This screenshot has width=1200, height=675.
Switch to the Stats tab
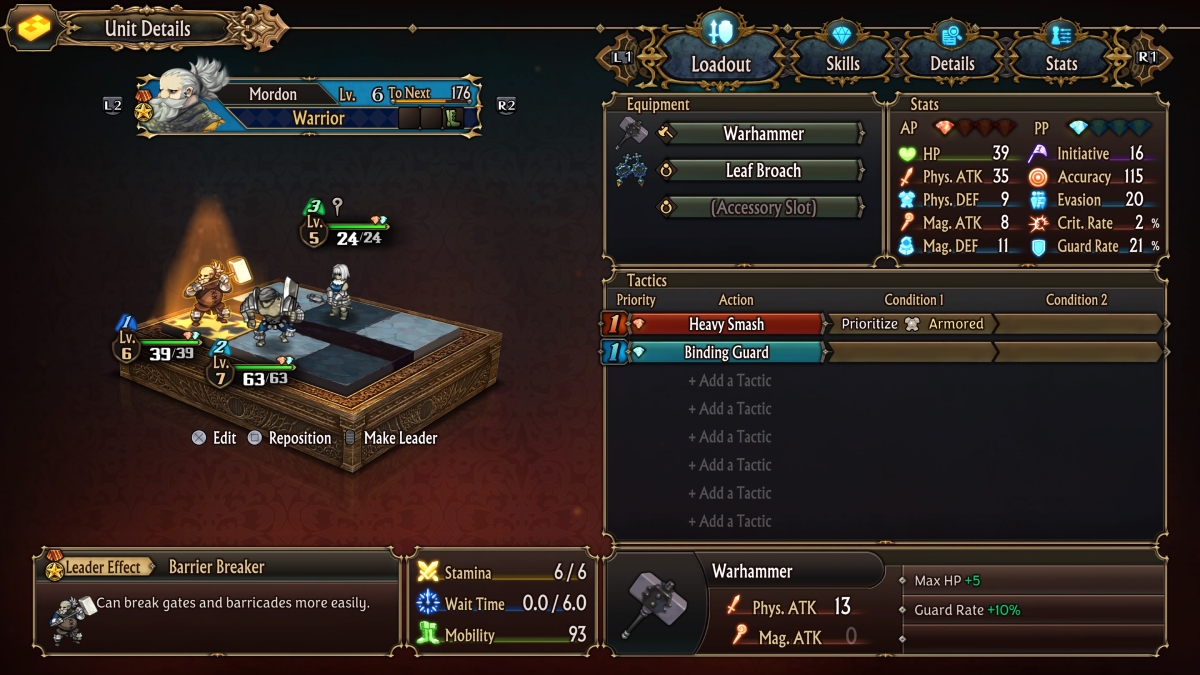coord(1060,63)
